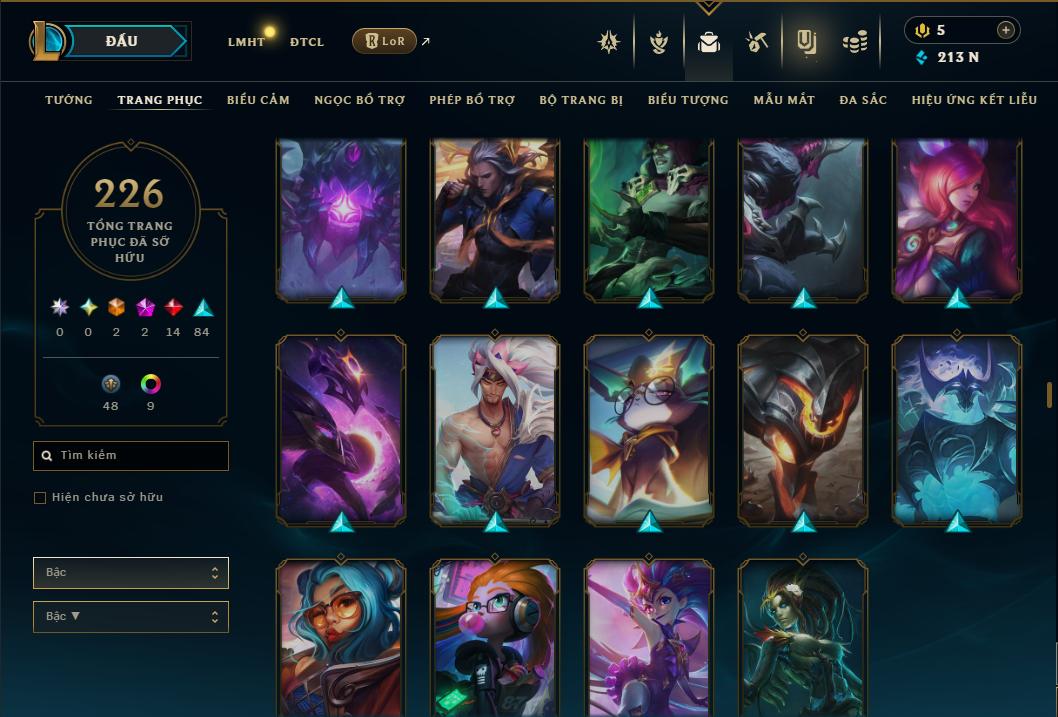Open the BIỂU CẢM tab
This screenshot has height=717, width=1058.
(258, 100)
